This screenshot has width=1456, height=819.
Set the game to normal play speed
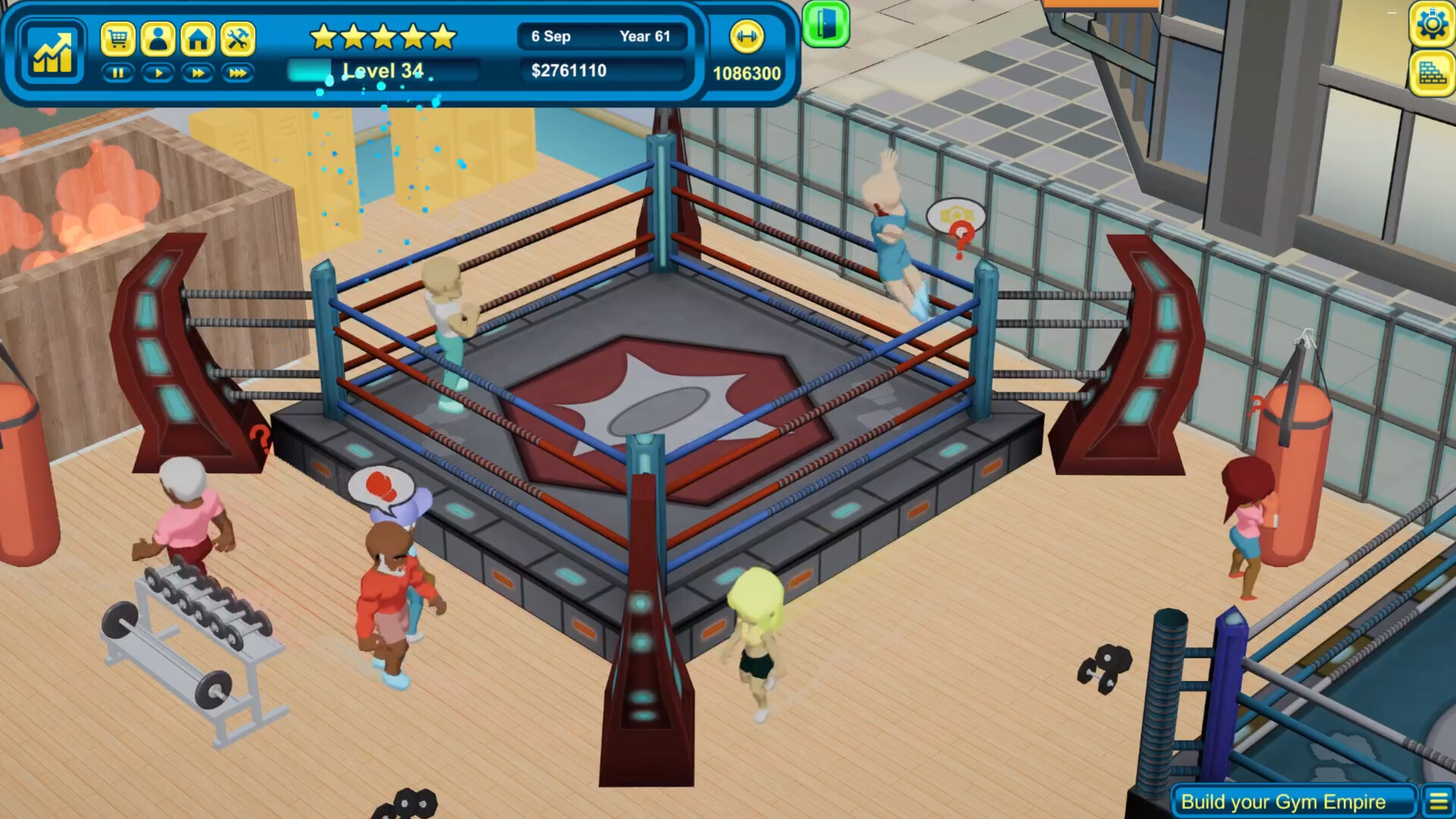pyautogui.click(x=158, y=73)
